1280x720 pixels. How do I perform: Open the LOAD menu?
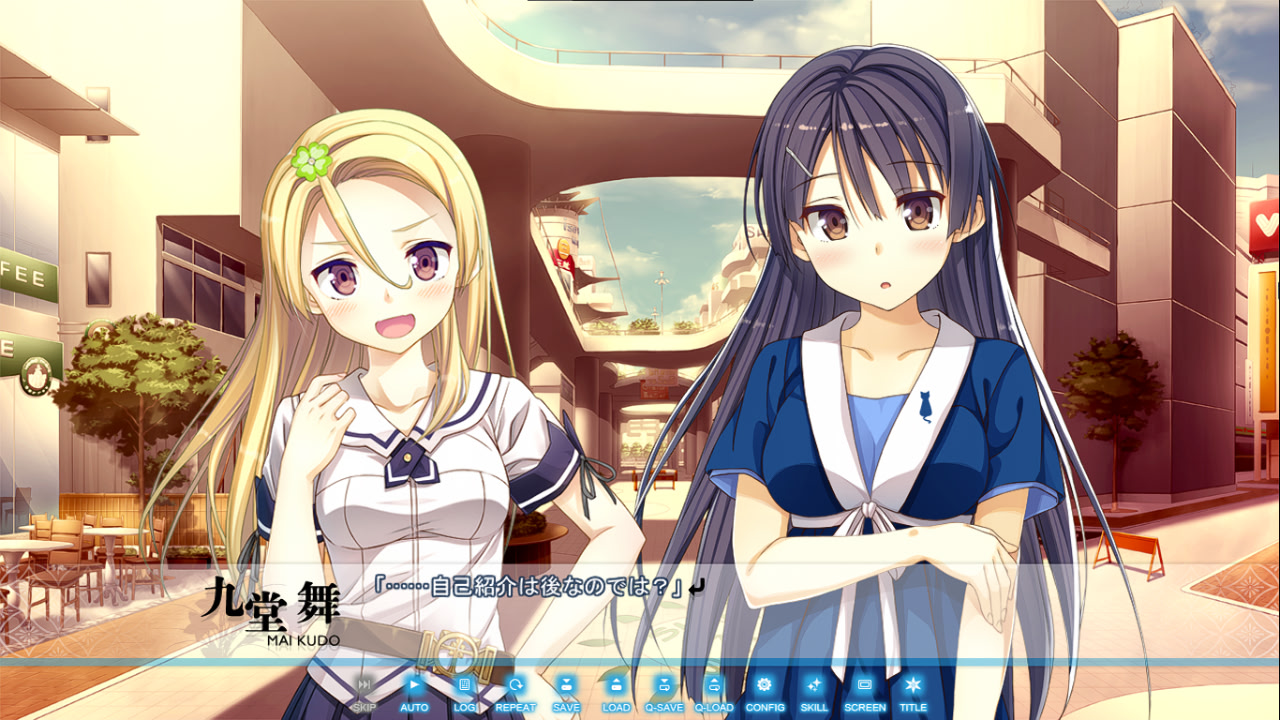pos(616,692)
